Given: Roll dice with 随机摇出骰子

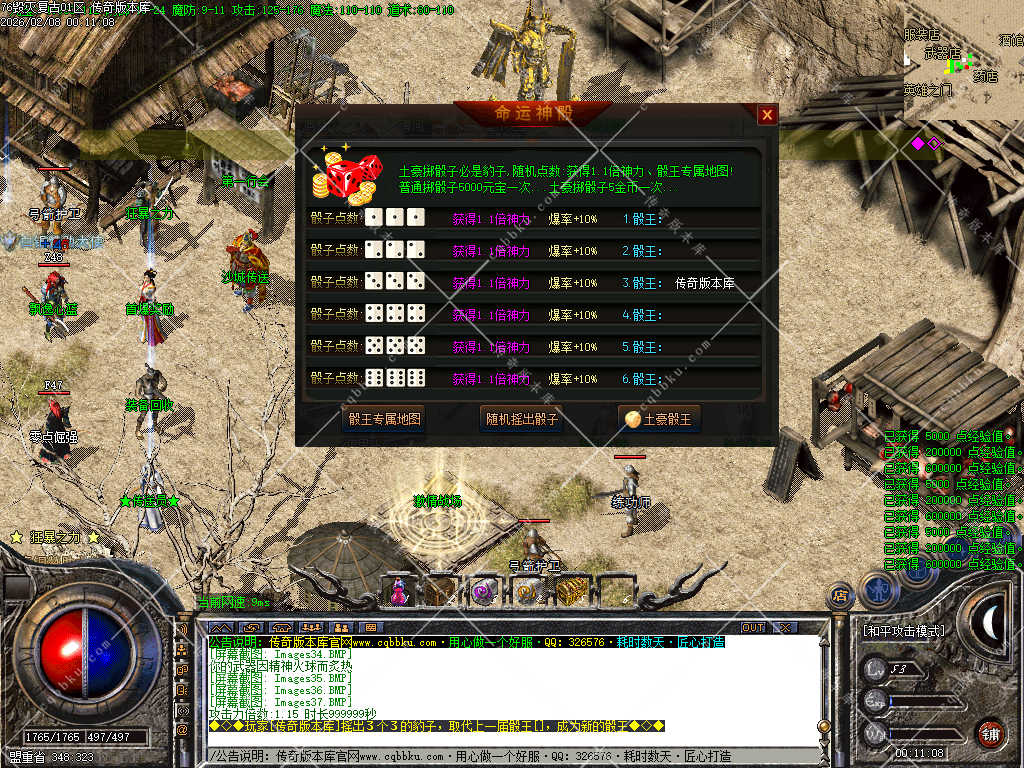Looking at the screenshot, I should tap(520, 419).
